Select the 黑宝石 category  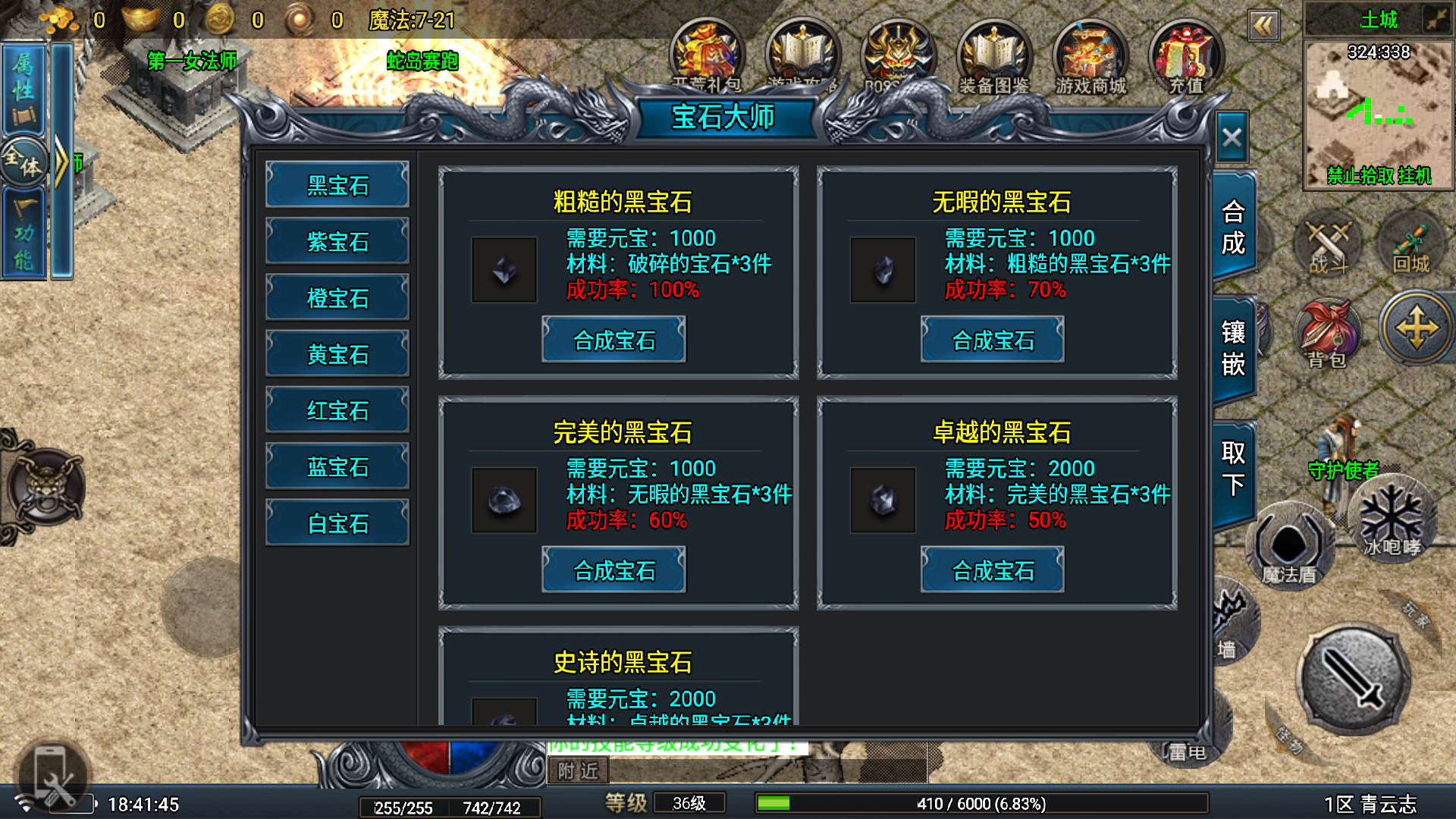click(337, 185)
